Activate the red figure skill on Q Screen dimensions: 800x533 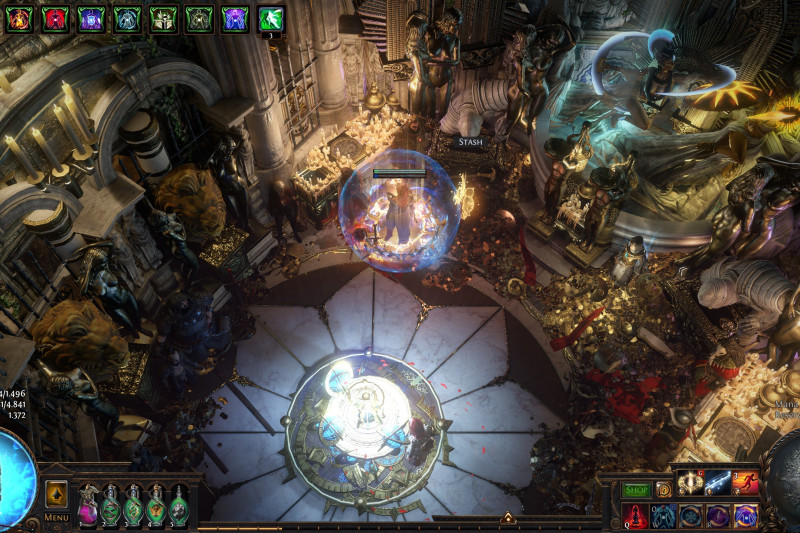click(x=636, y=516)
